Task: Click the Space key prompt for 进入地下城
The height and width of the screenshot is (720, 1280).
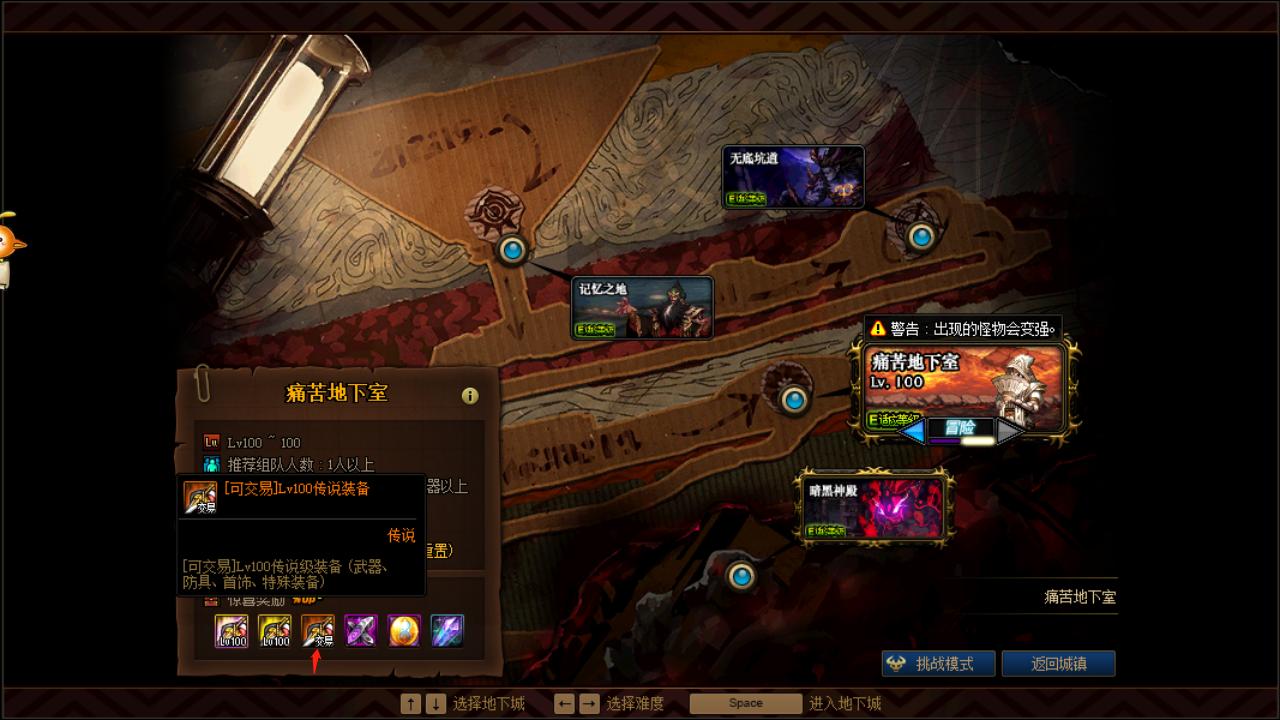Action: (x=744, y=703)
